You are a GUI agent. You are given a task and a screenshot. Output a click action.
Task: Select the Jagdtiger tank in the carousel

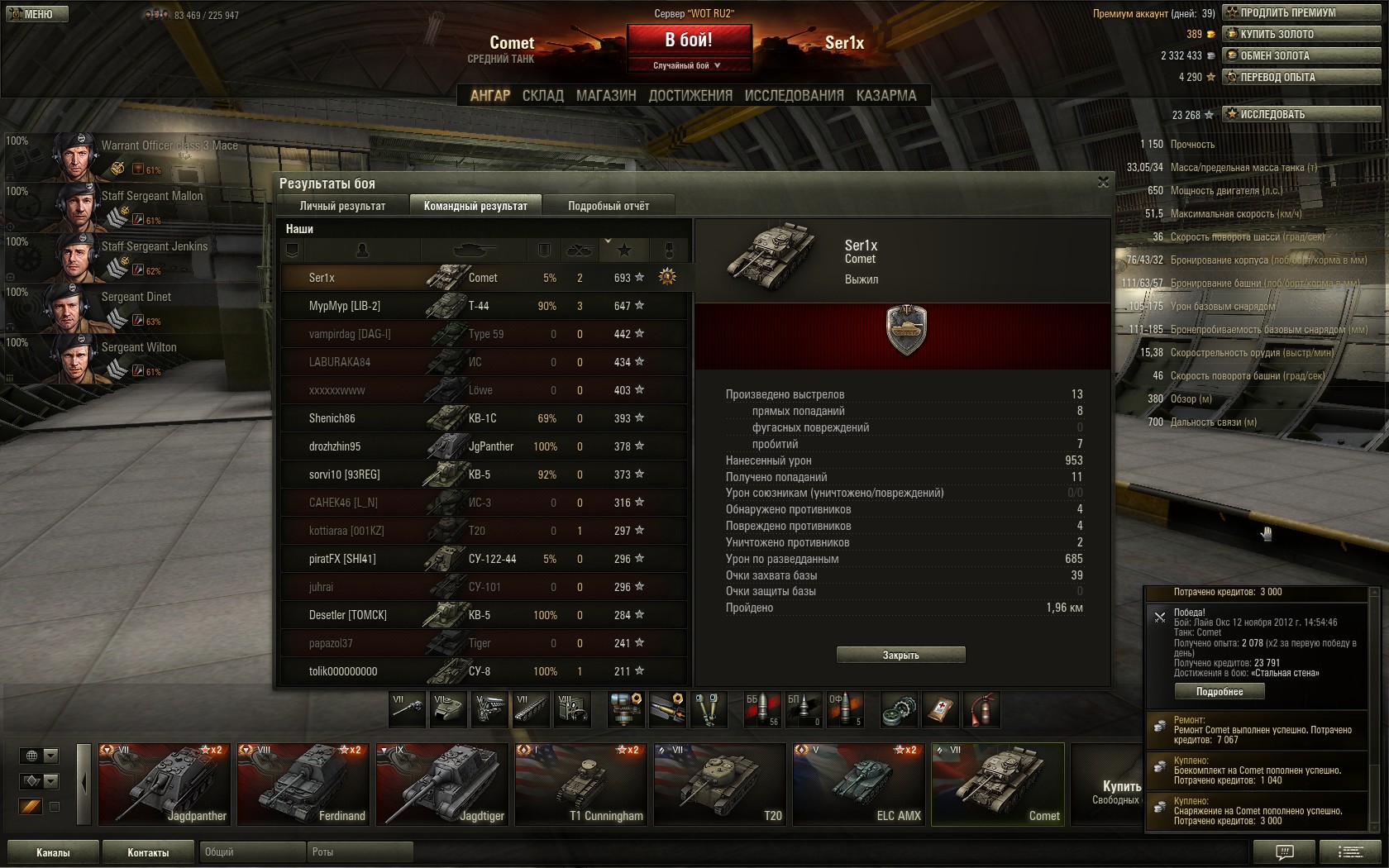click(442, 784)
